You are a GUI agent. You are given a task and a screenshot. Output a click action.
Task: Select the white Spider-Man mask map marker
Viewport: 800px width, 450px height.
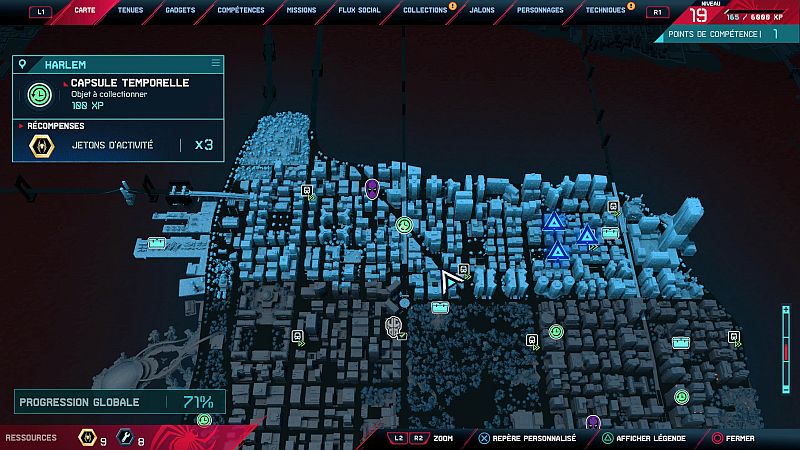coord(394,326)
